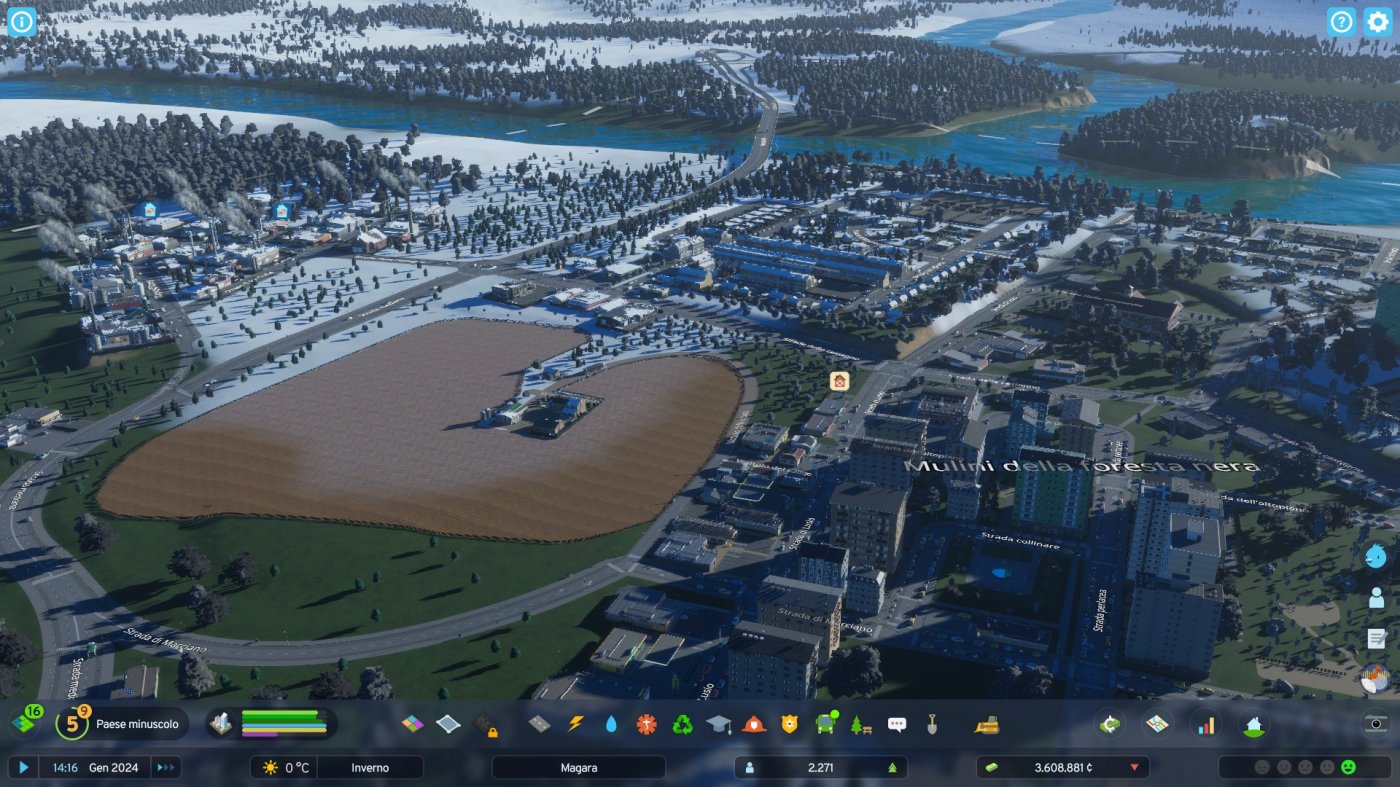
Task: Open the public transportation bus menu
Action: point(827,725)
